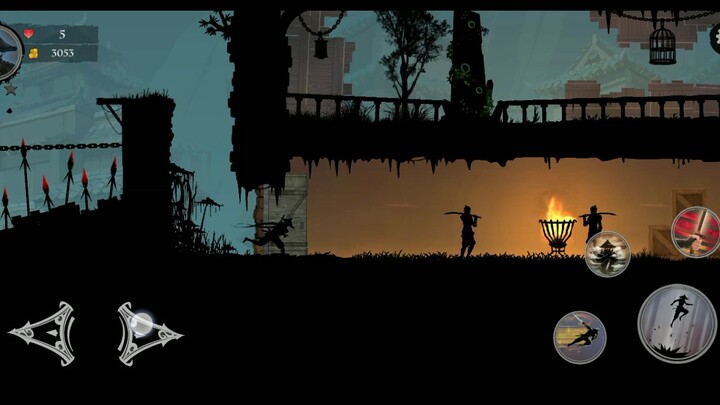Activate the jump button

pyautogui.click(x=677, y=323)
